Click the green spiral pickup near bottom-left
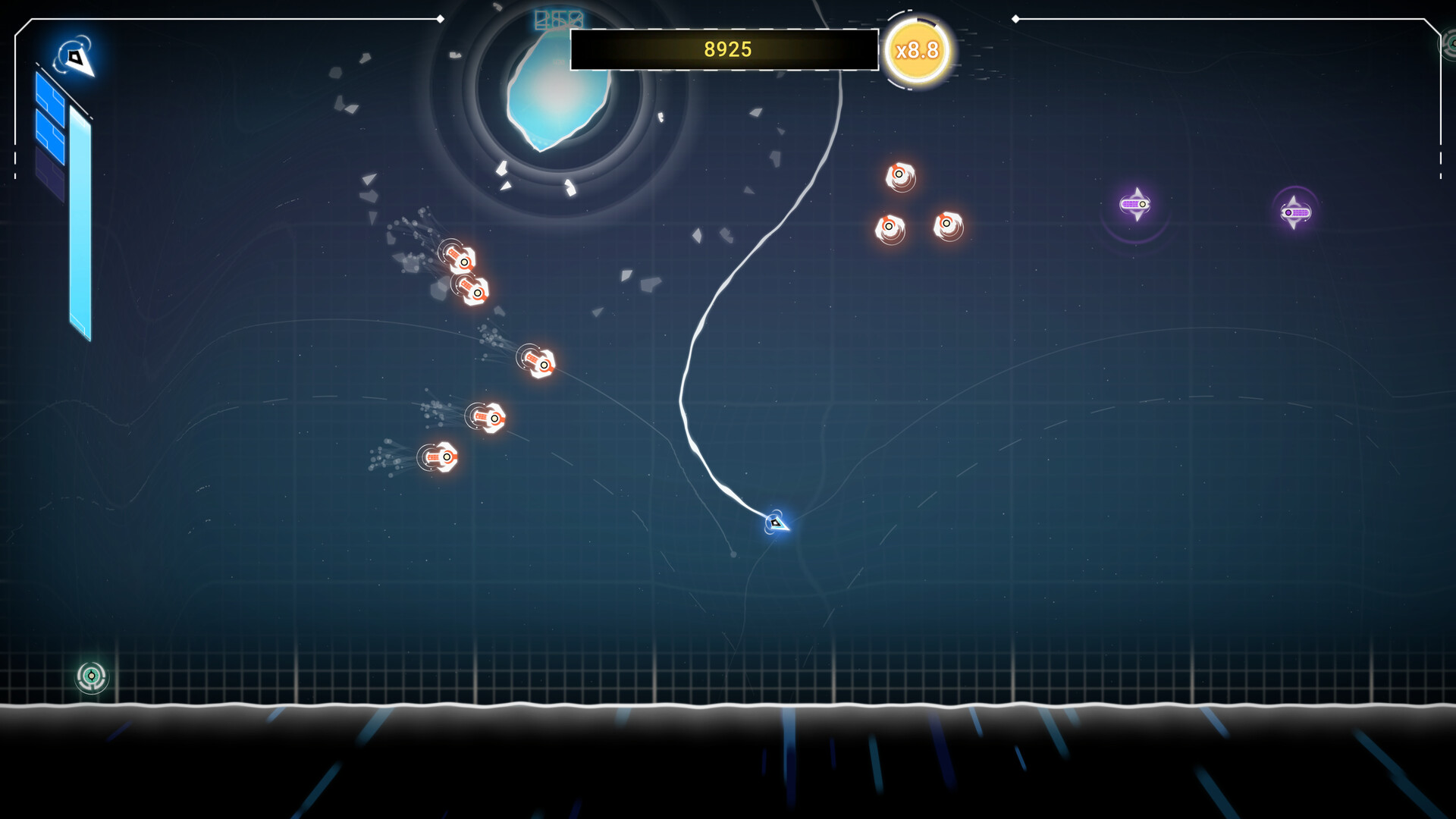The image size is (1456, 819). (x=90, y=676)
